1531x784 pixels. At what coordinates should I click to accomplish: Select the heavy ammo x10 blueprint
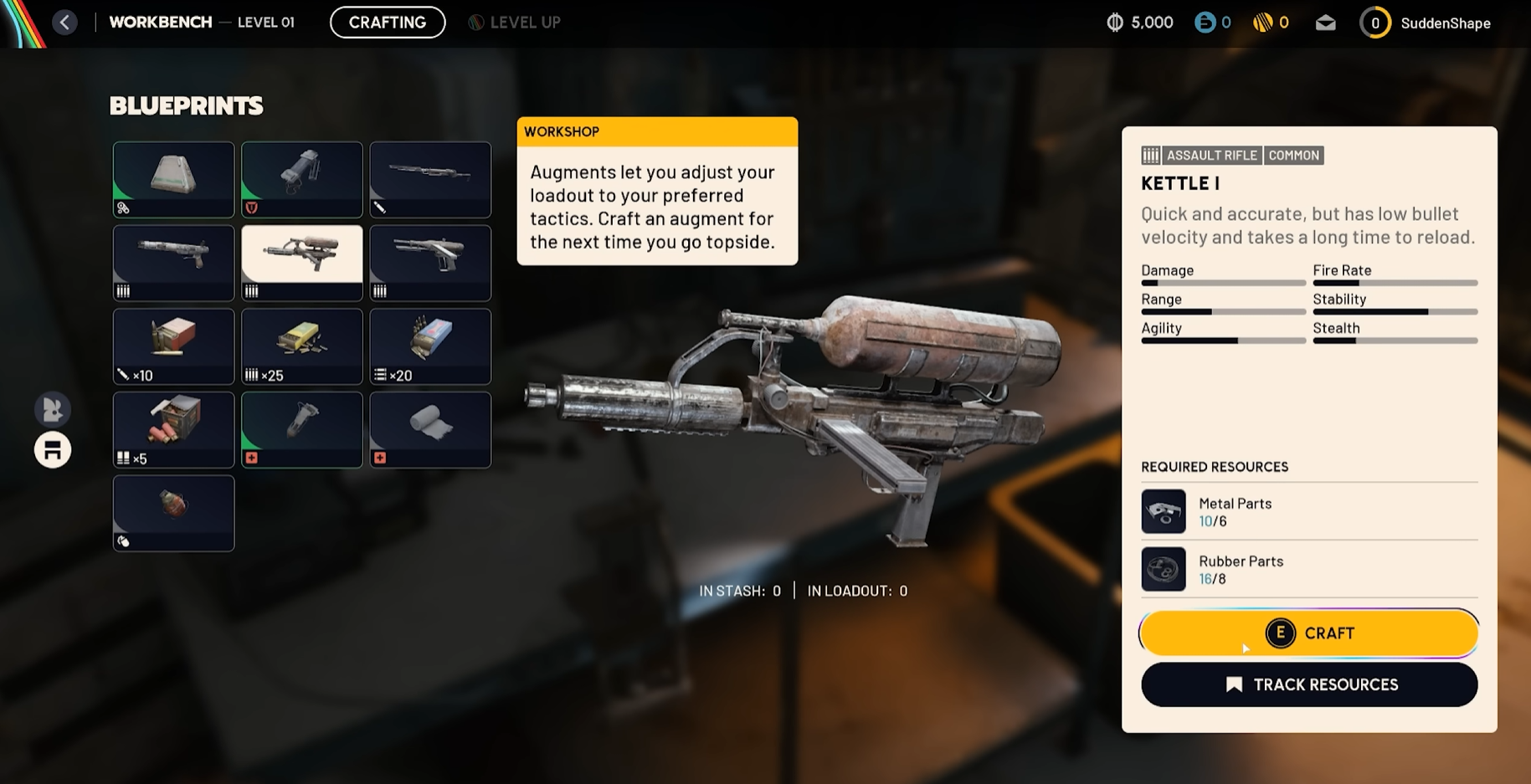tap(173, 346)
